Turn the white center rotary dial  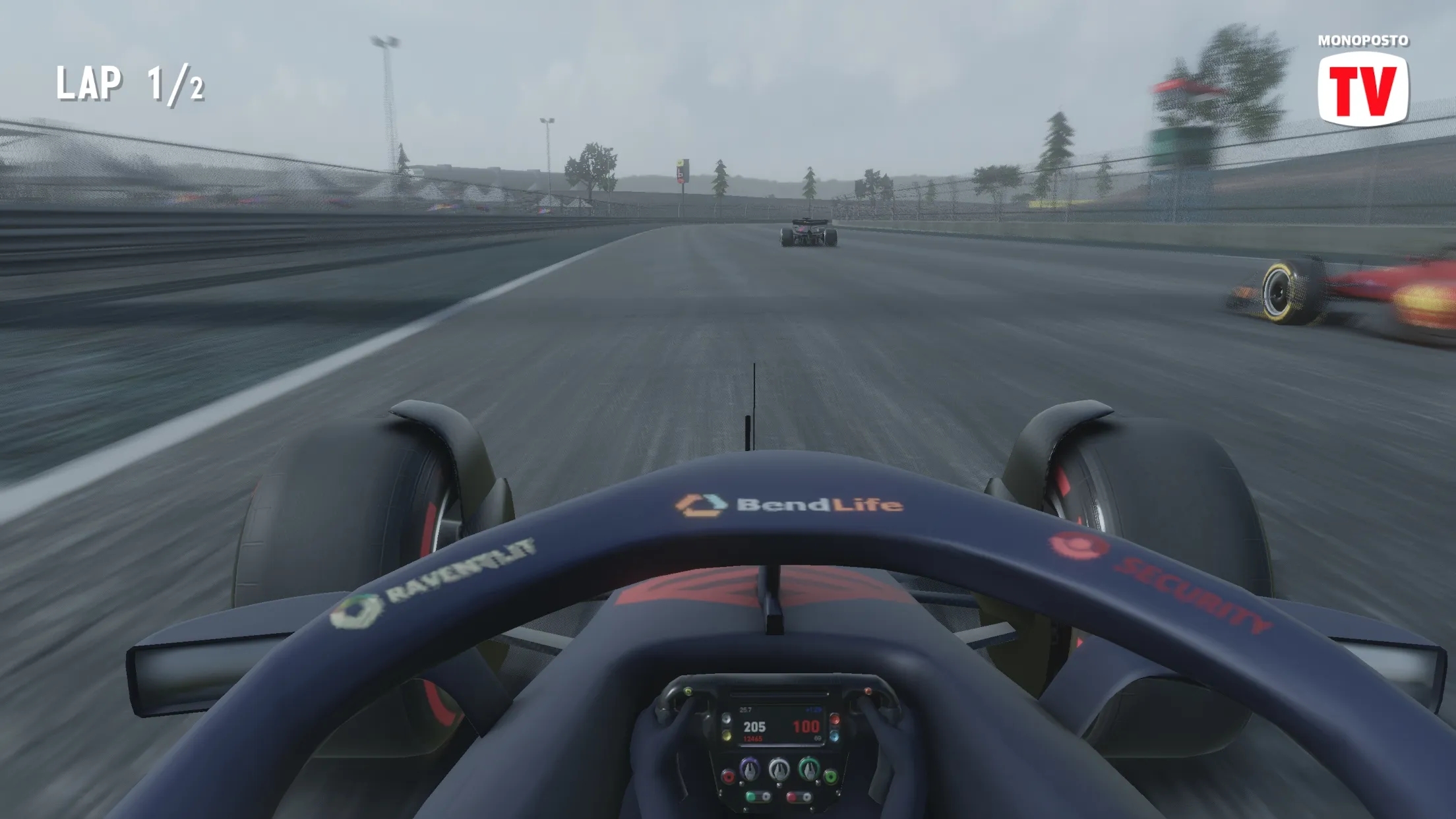(x=780, y=770)
